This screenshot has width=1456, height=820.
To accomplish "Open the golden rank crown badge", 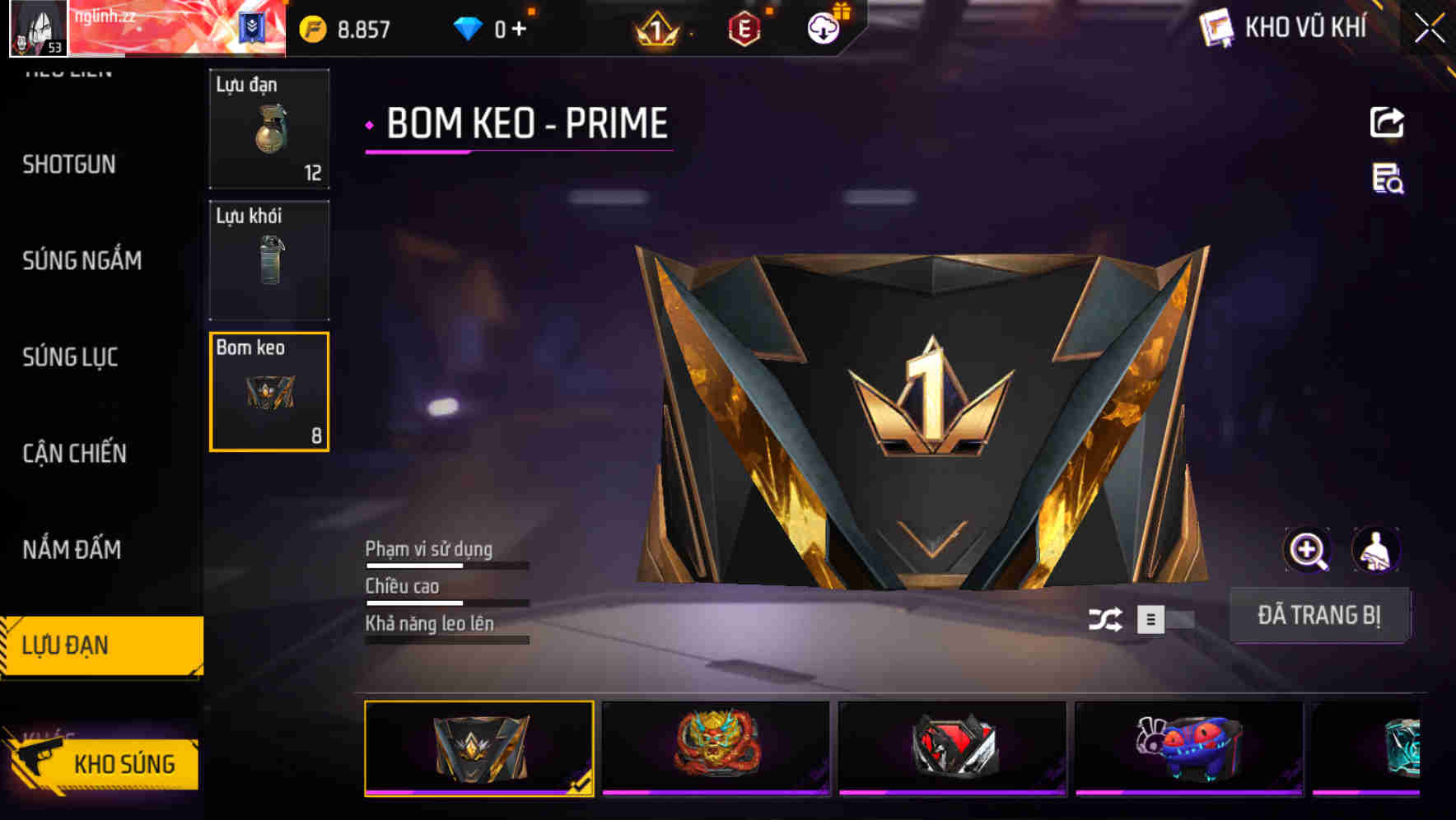I will [x=658, y=27].
